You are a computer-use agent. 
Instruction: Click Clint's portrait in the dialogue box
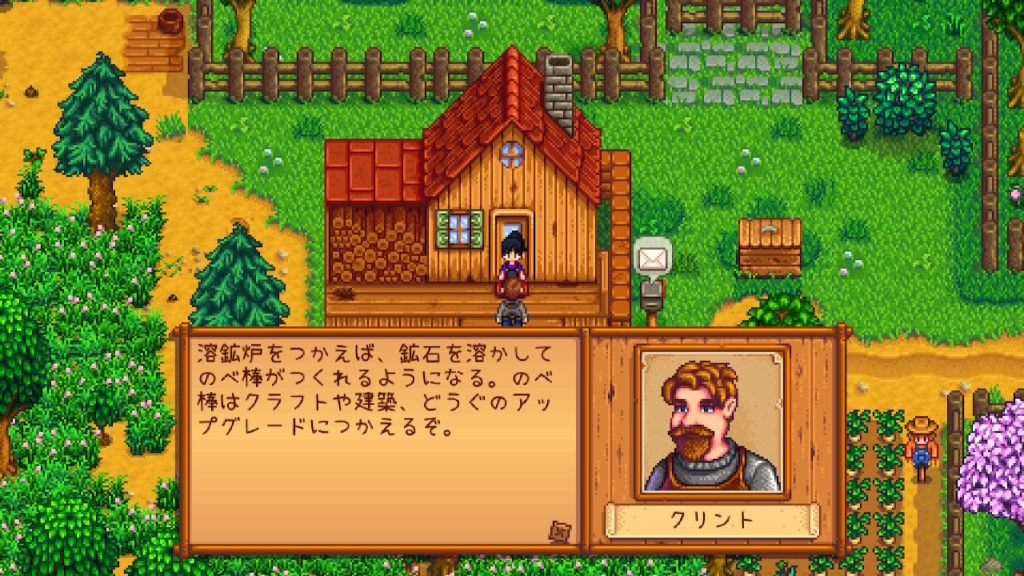pyautogui.click(x=712, y=421)
